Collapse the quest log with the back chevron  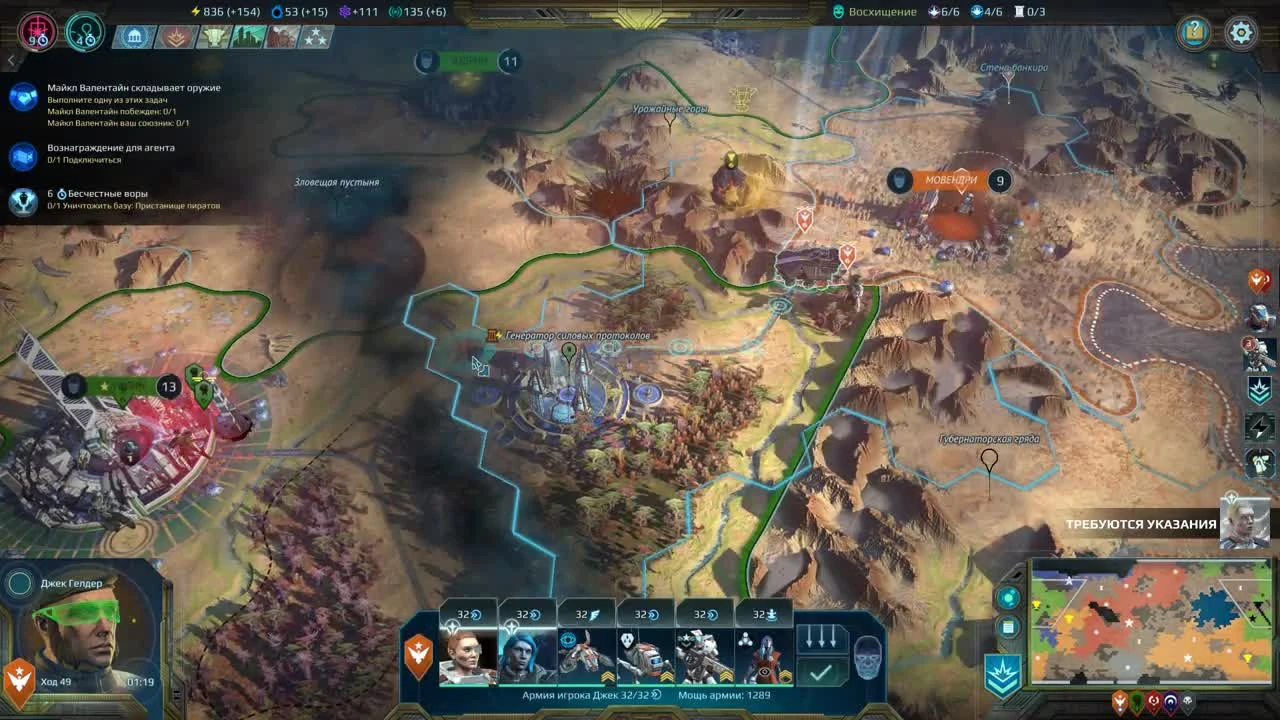[x=10, y=58]
